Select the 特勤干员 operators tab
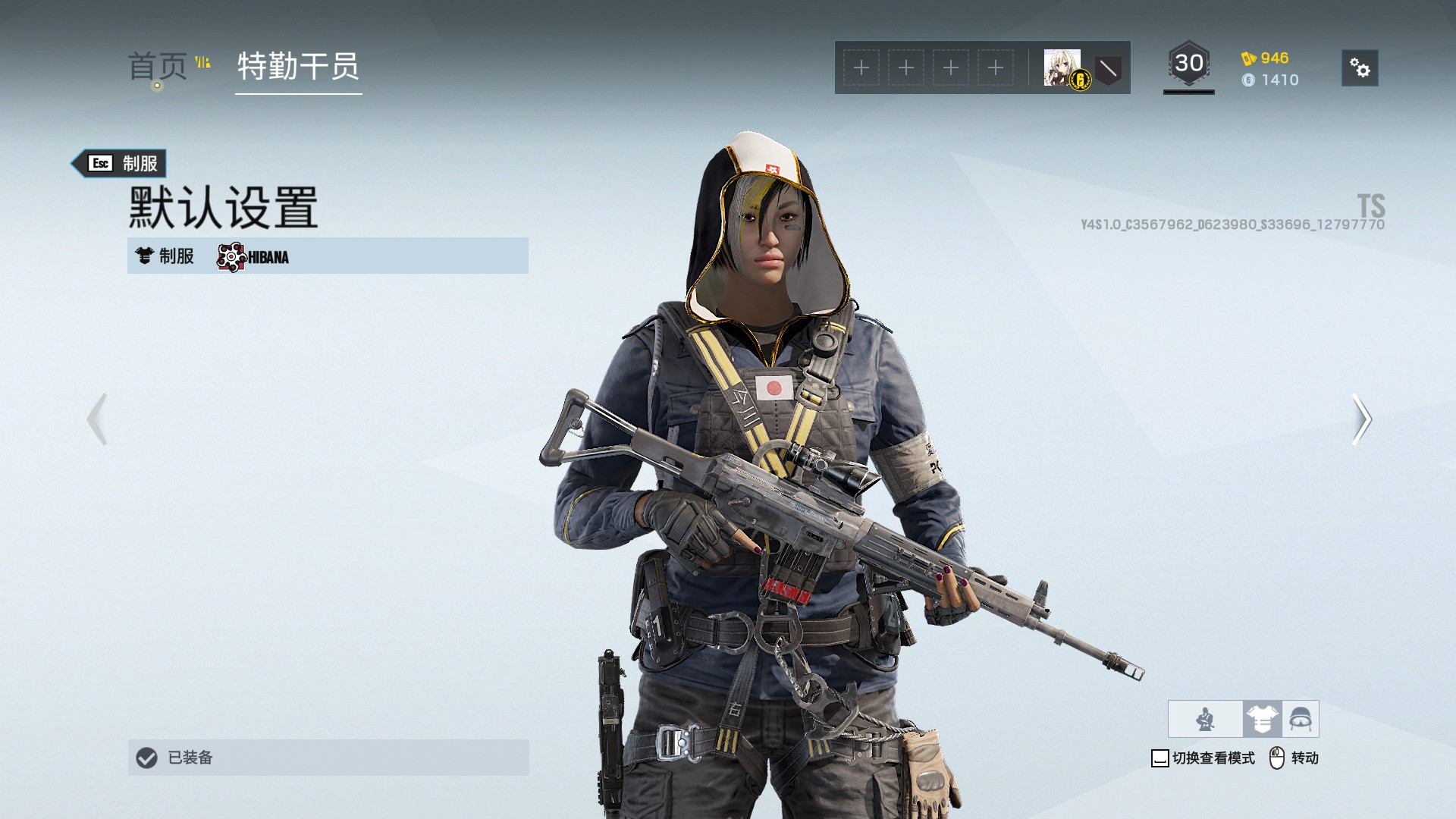 [x=298, y=67]
